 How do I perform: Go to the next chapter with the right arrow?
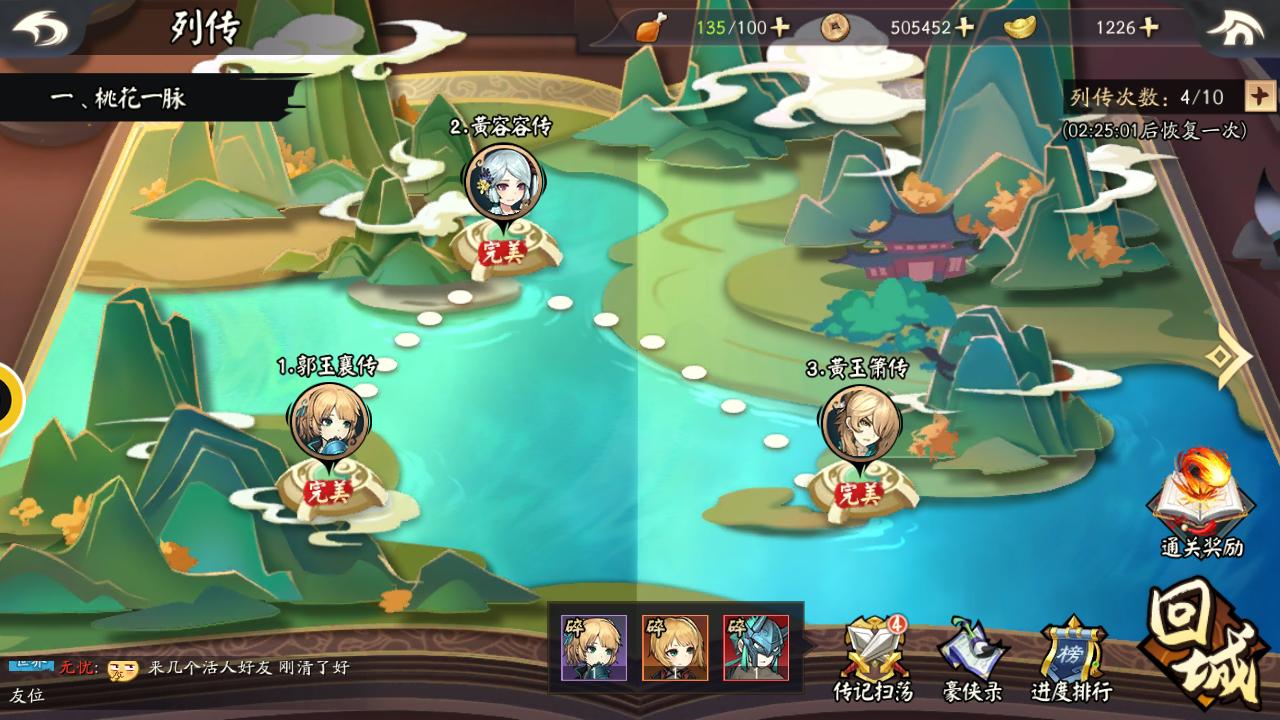pyautogui.click(x=1228, y=355)
